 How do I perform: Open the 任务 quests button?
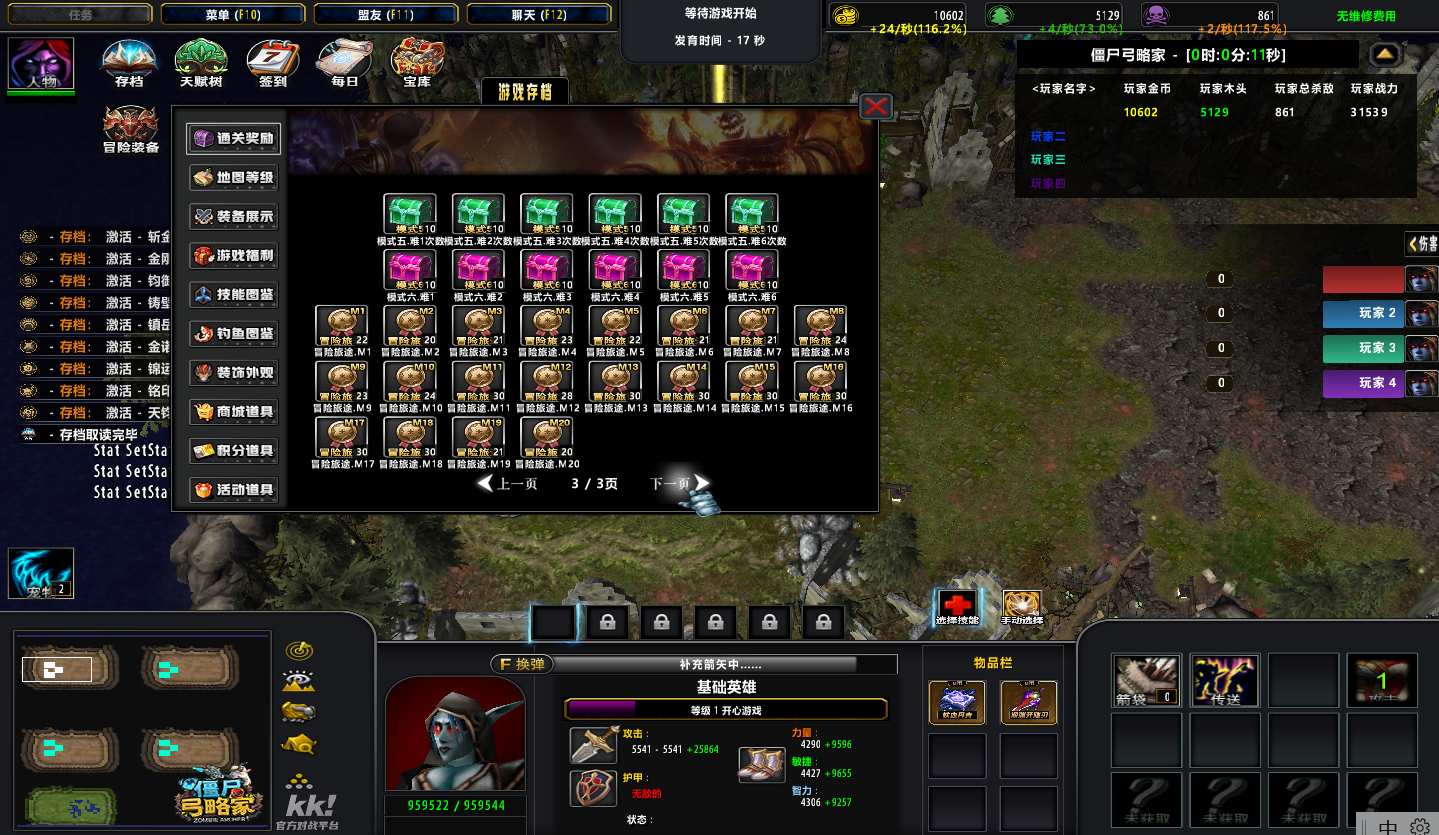tap(81, 14)
